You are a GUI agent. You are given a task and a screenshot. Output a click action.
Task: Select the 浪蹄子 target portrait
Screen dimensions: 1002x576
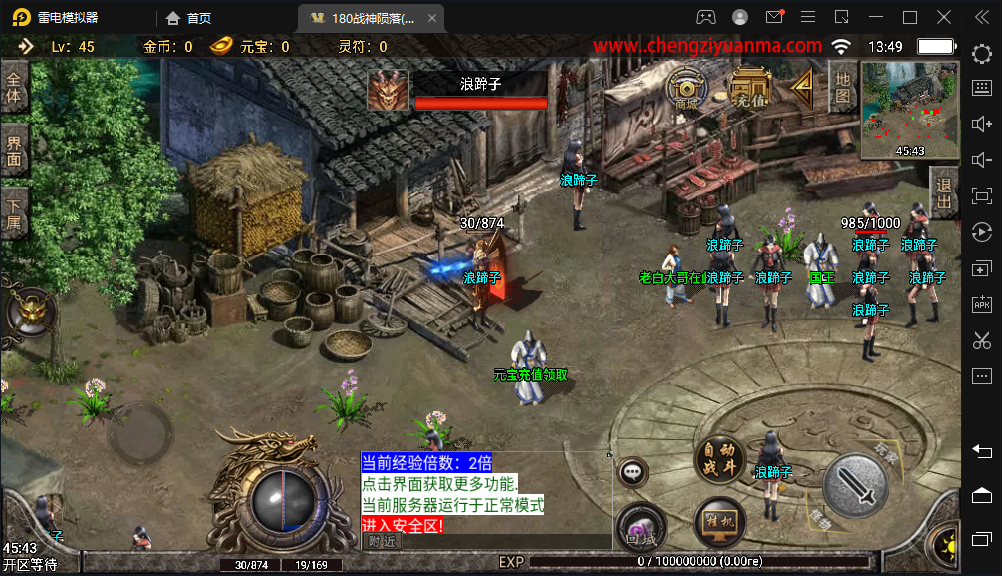pyautogui.click(x=388, y=90)
